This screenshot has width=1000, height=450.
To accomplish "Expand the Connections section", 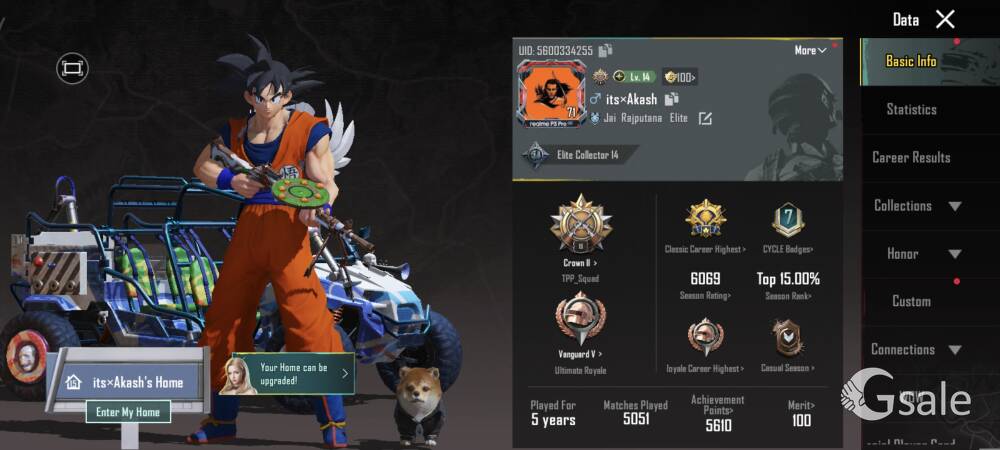I will pos(917,349).
